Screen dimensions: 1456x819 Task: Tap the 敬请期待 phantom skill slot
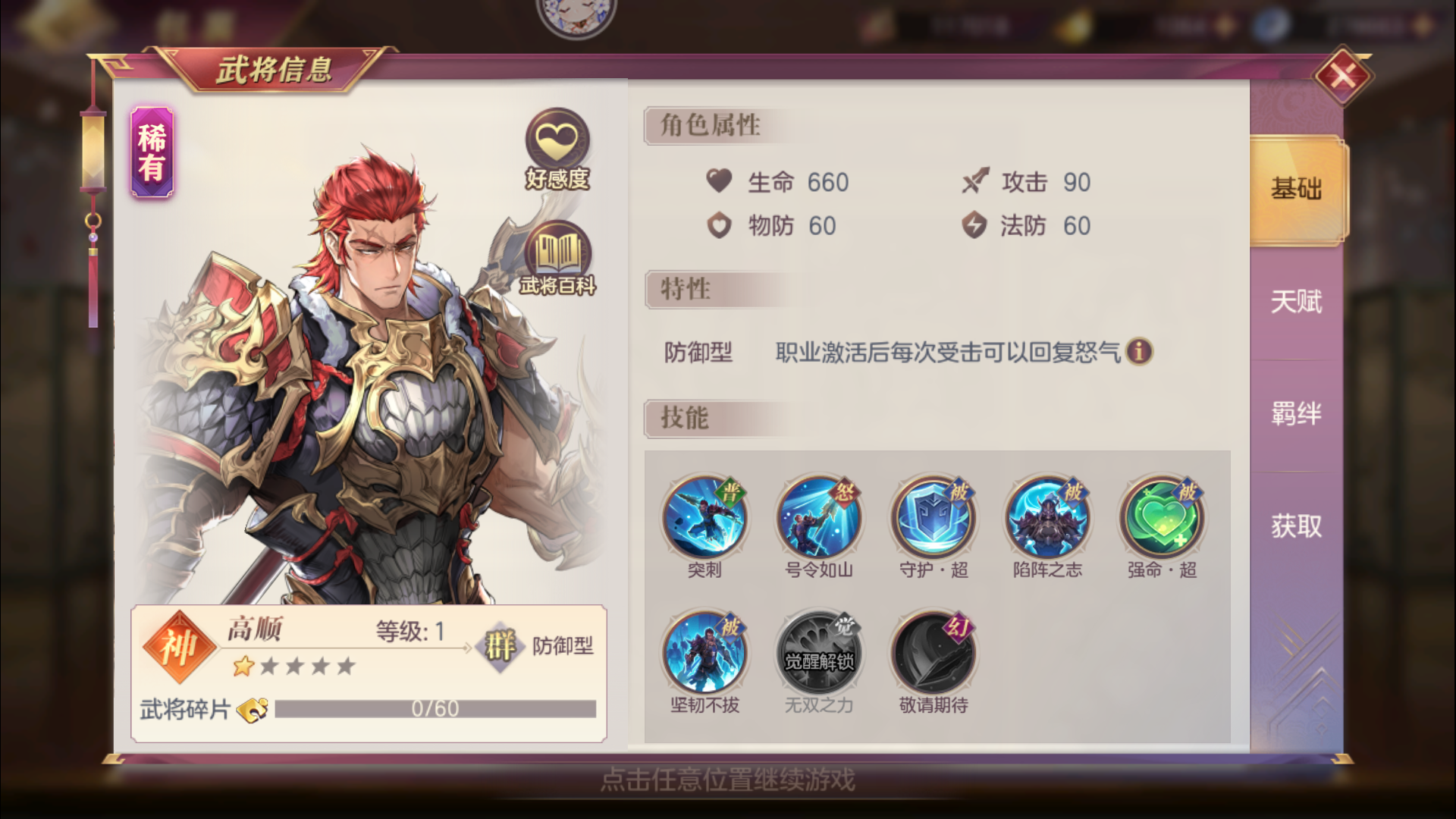tap(934, 651)
